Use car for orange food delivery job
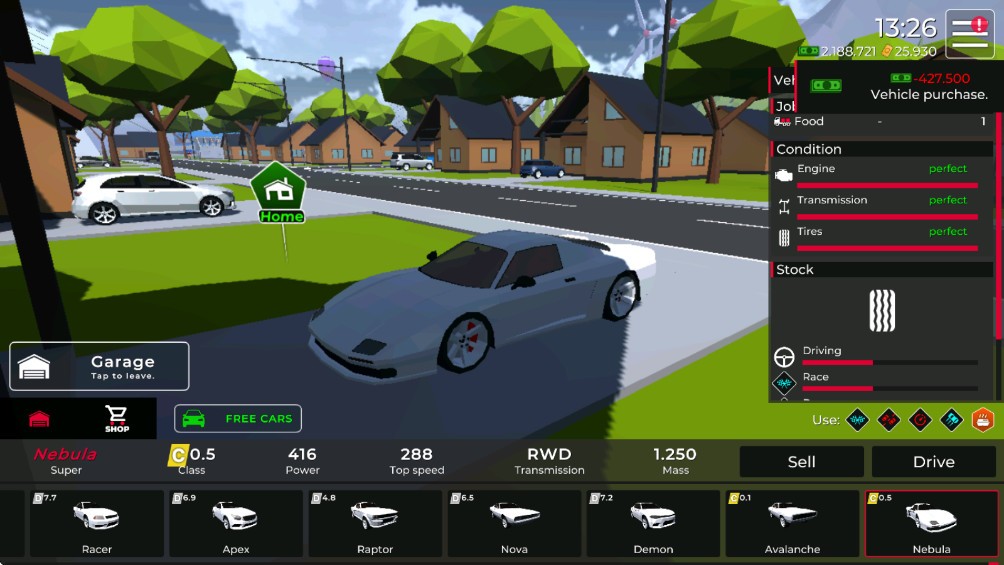1004x565 pixels. 982,420
